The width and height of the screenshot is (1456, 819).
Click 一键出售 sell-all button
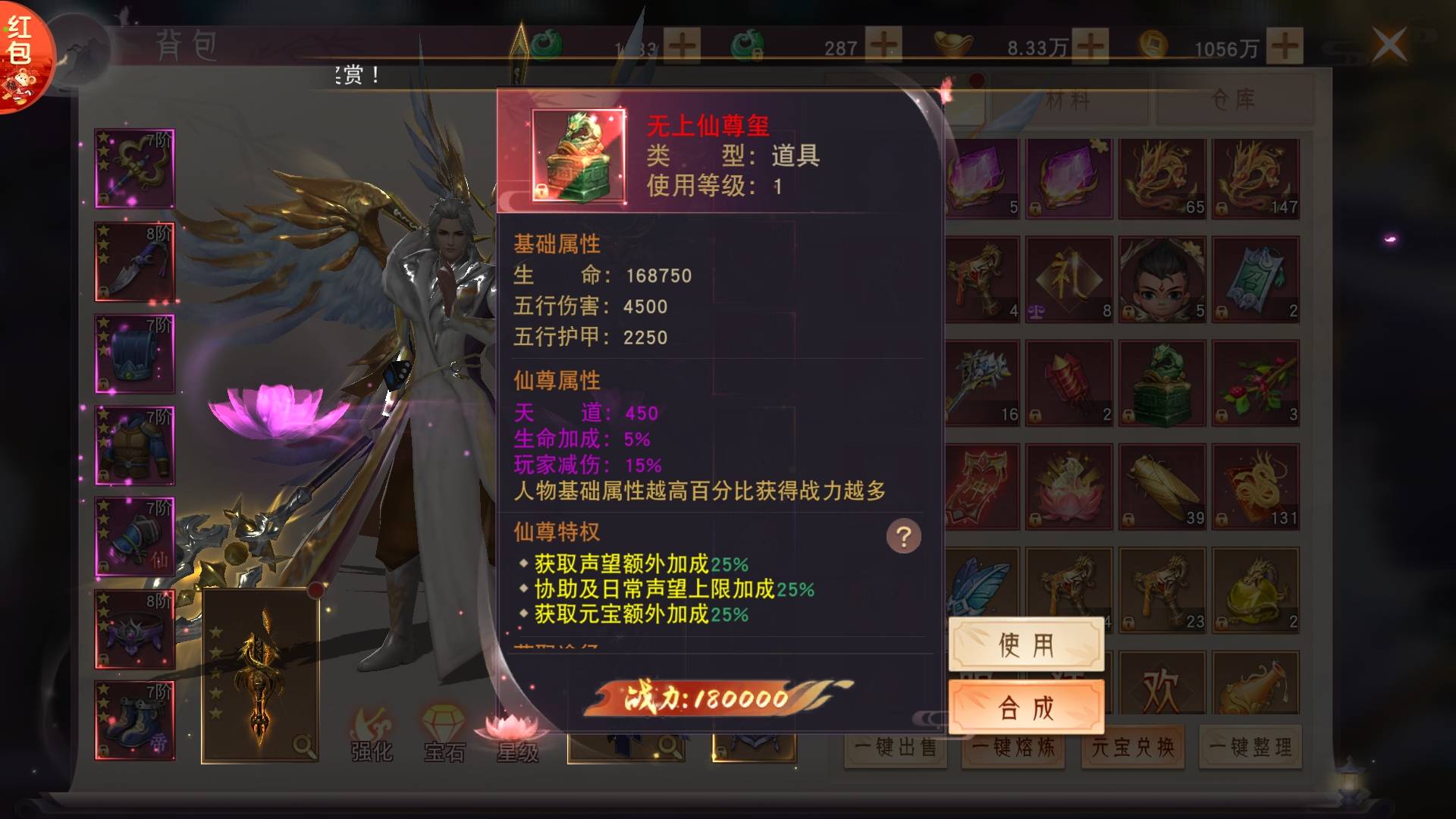(895, 748)
